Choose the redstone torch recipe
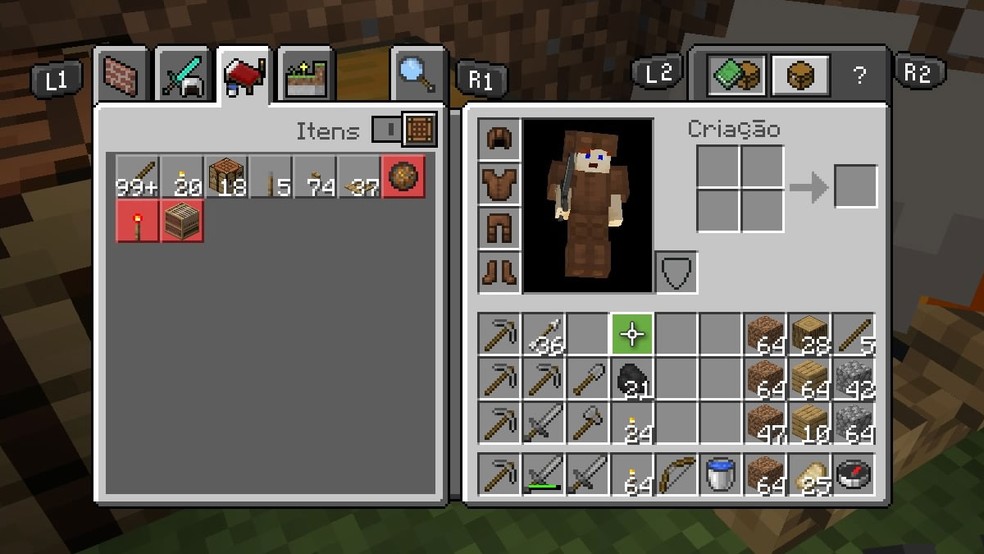984x554 pixels. [137, 221]
